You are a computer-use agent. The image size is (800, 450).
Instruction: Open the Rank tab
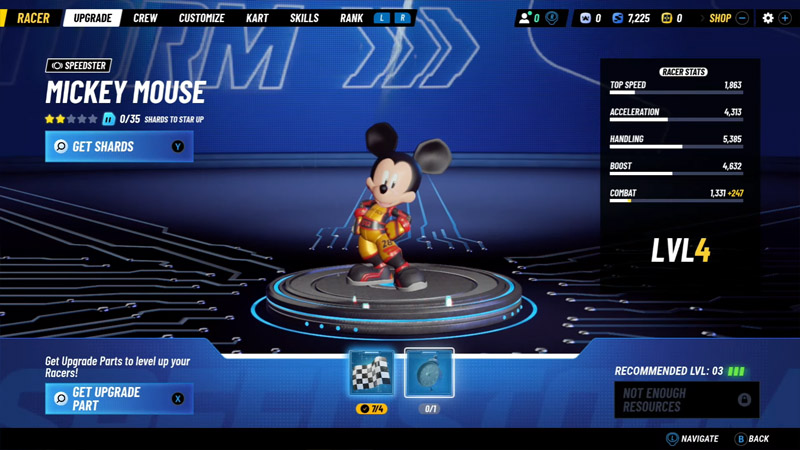point(351,18)
